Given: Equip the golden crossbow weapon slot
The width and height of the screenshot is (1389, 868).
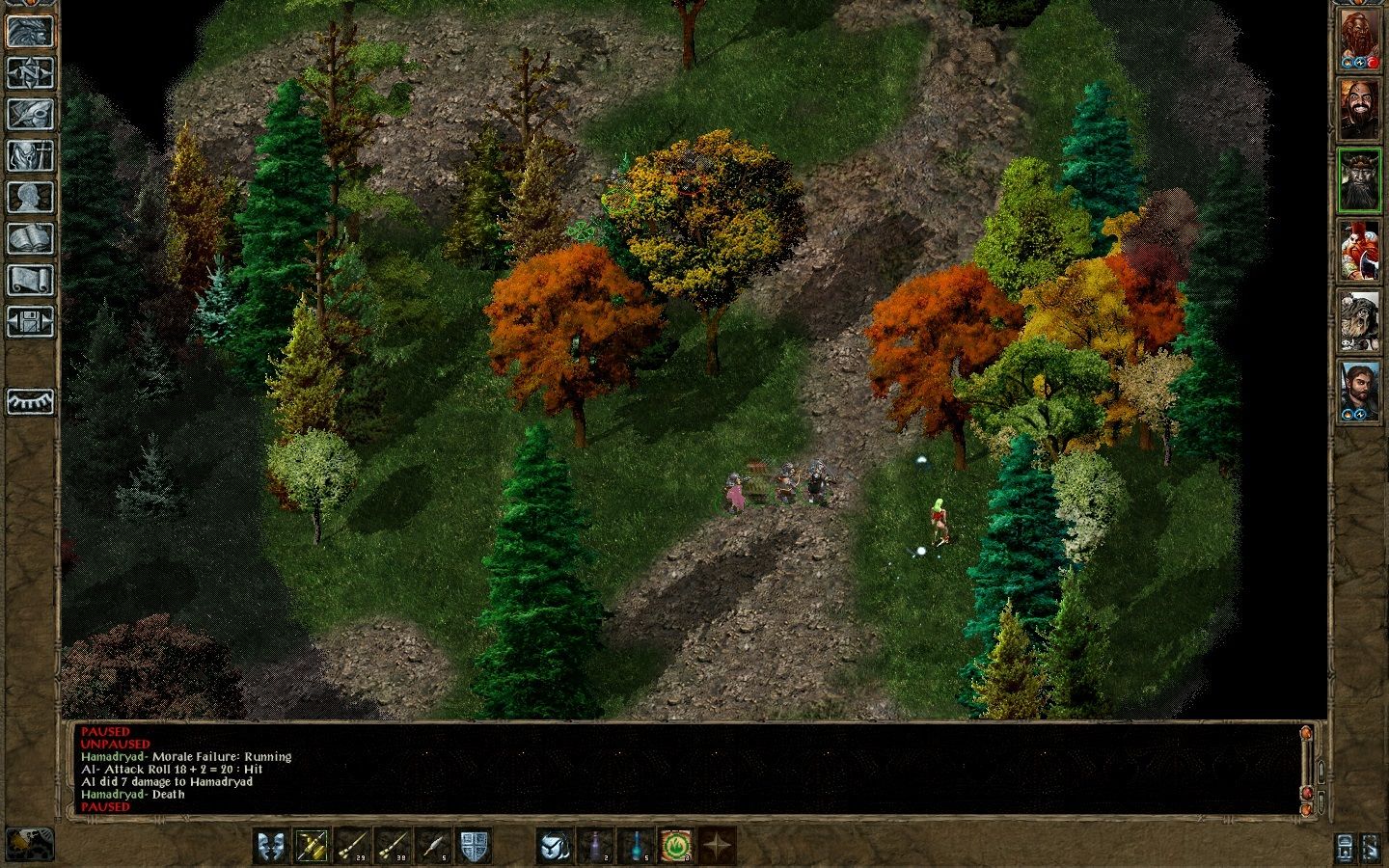Looking at the screenshot, I should 312,846.
